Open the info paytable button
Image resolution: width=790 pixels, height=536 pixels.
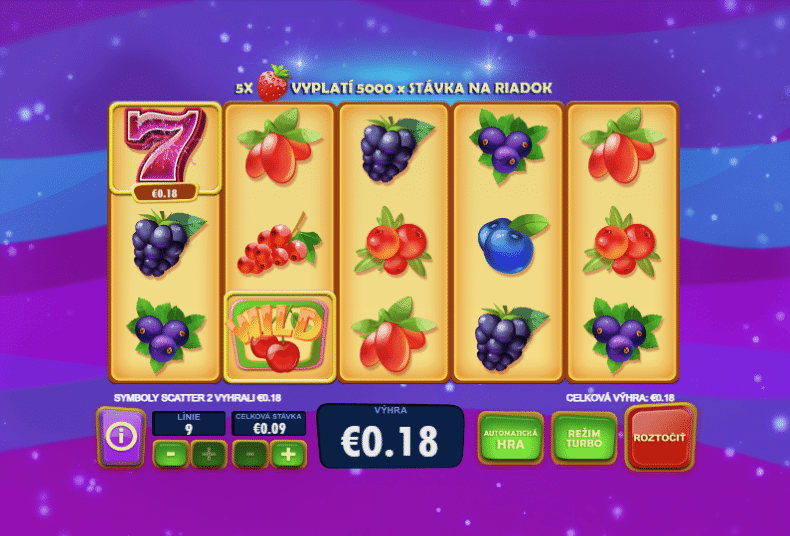pyautogui.click(x=120, y=437)
